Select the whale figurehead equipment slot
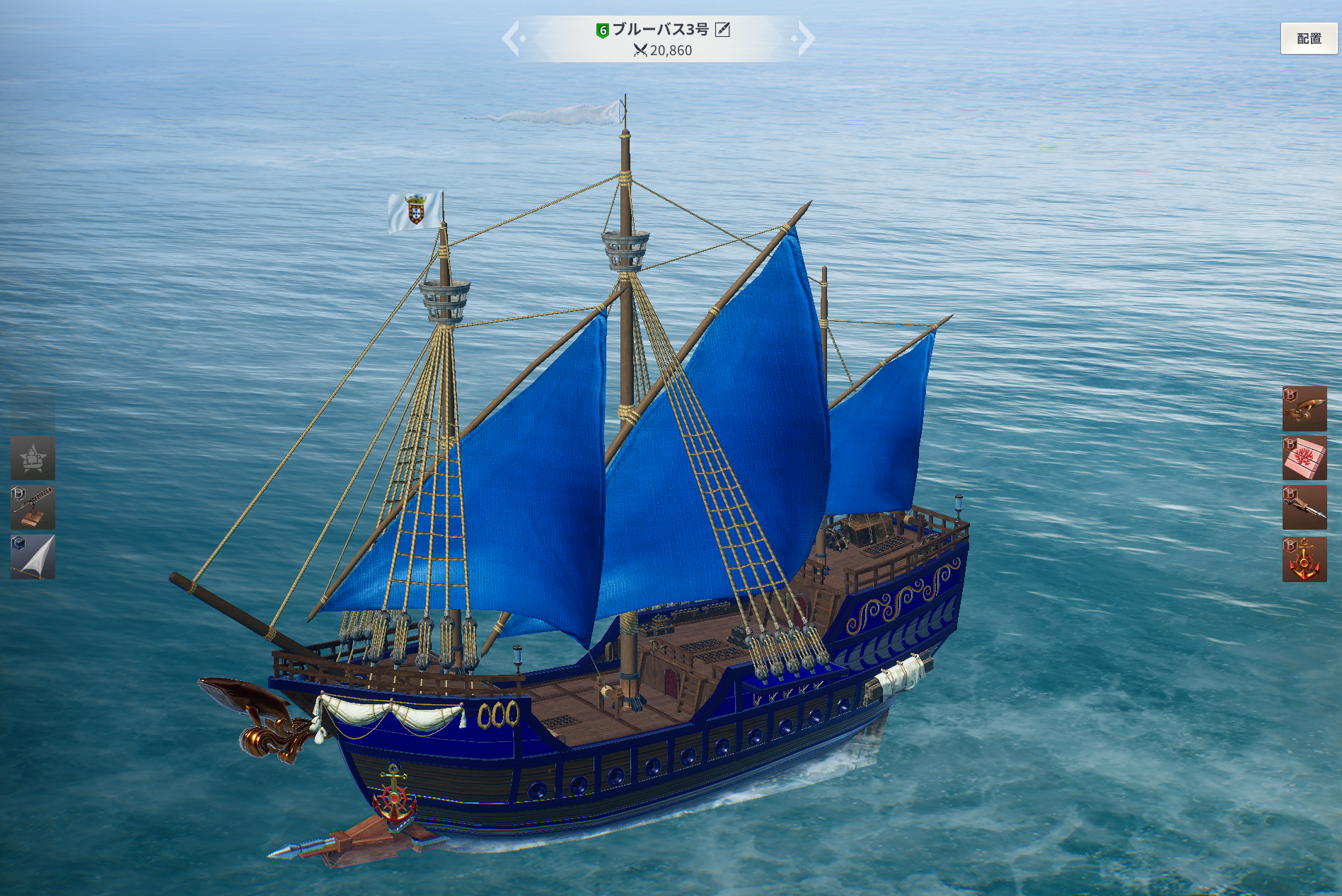 tap(1304, 408)
